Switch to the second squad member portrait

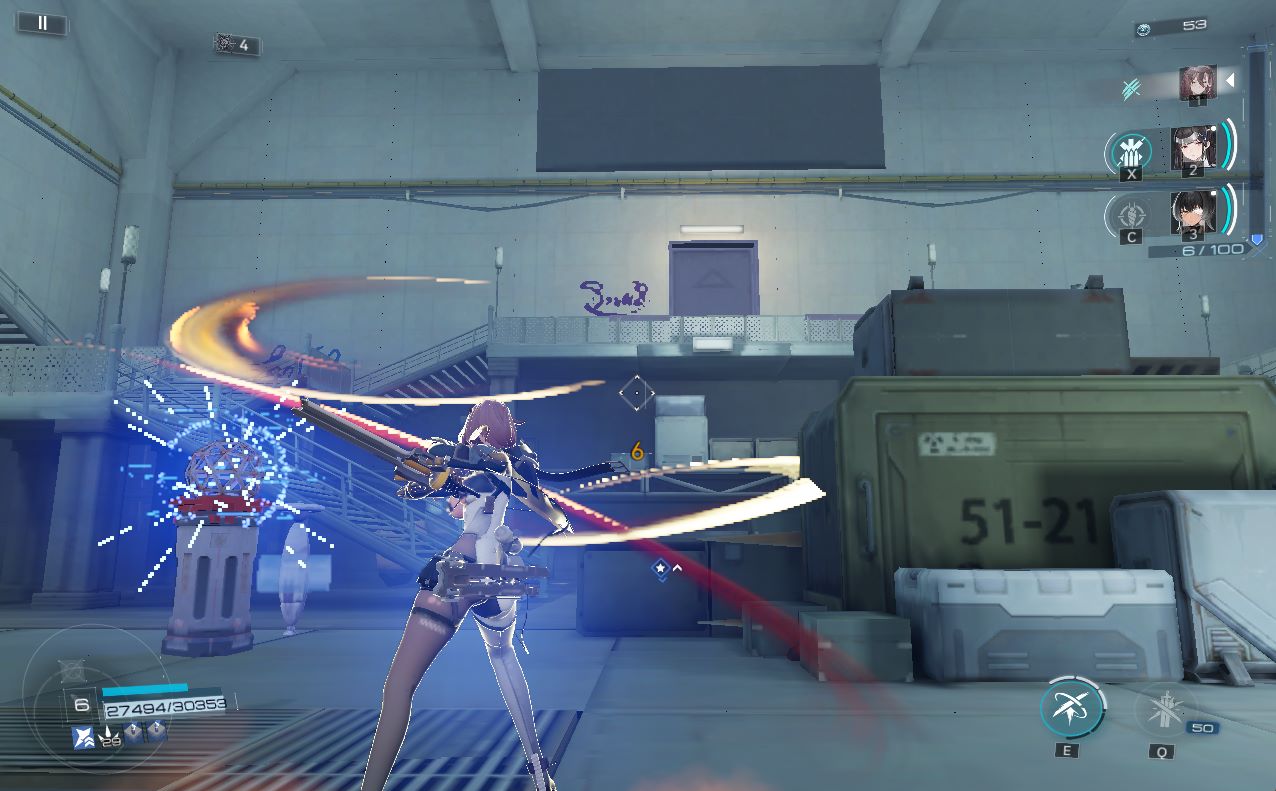pyautogui.click(x=1193, y=148)
